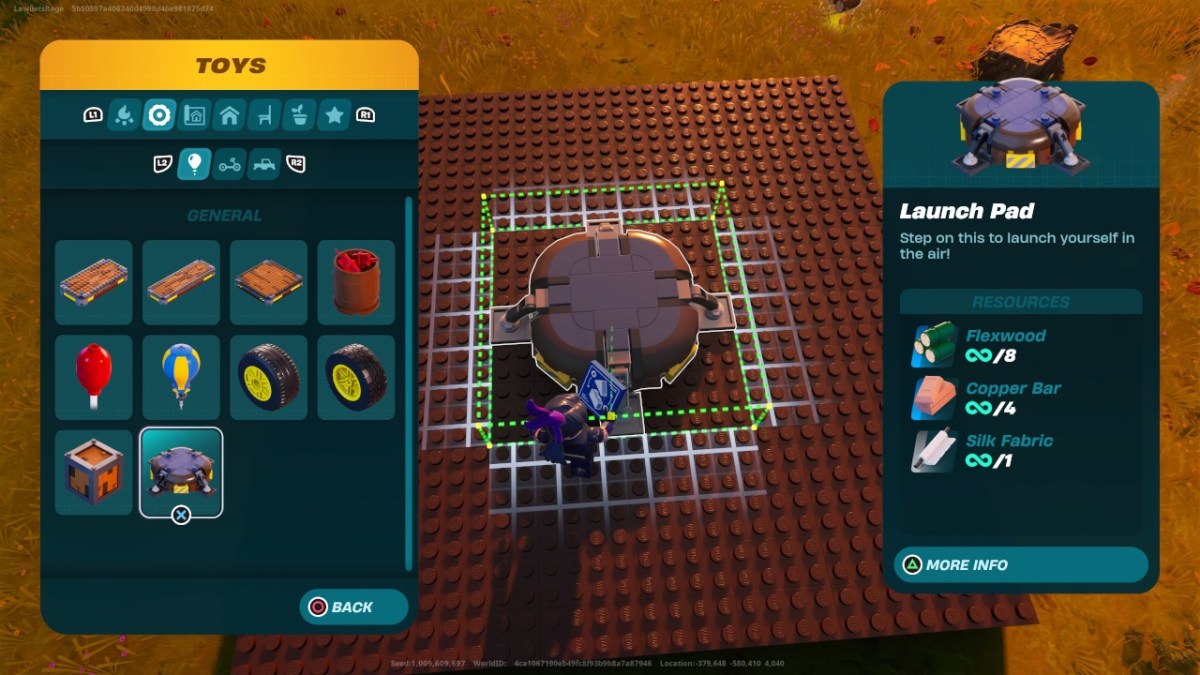
Task: Select the balloon subcategory tab
Action: [194, 163]
